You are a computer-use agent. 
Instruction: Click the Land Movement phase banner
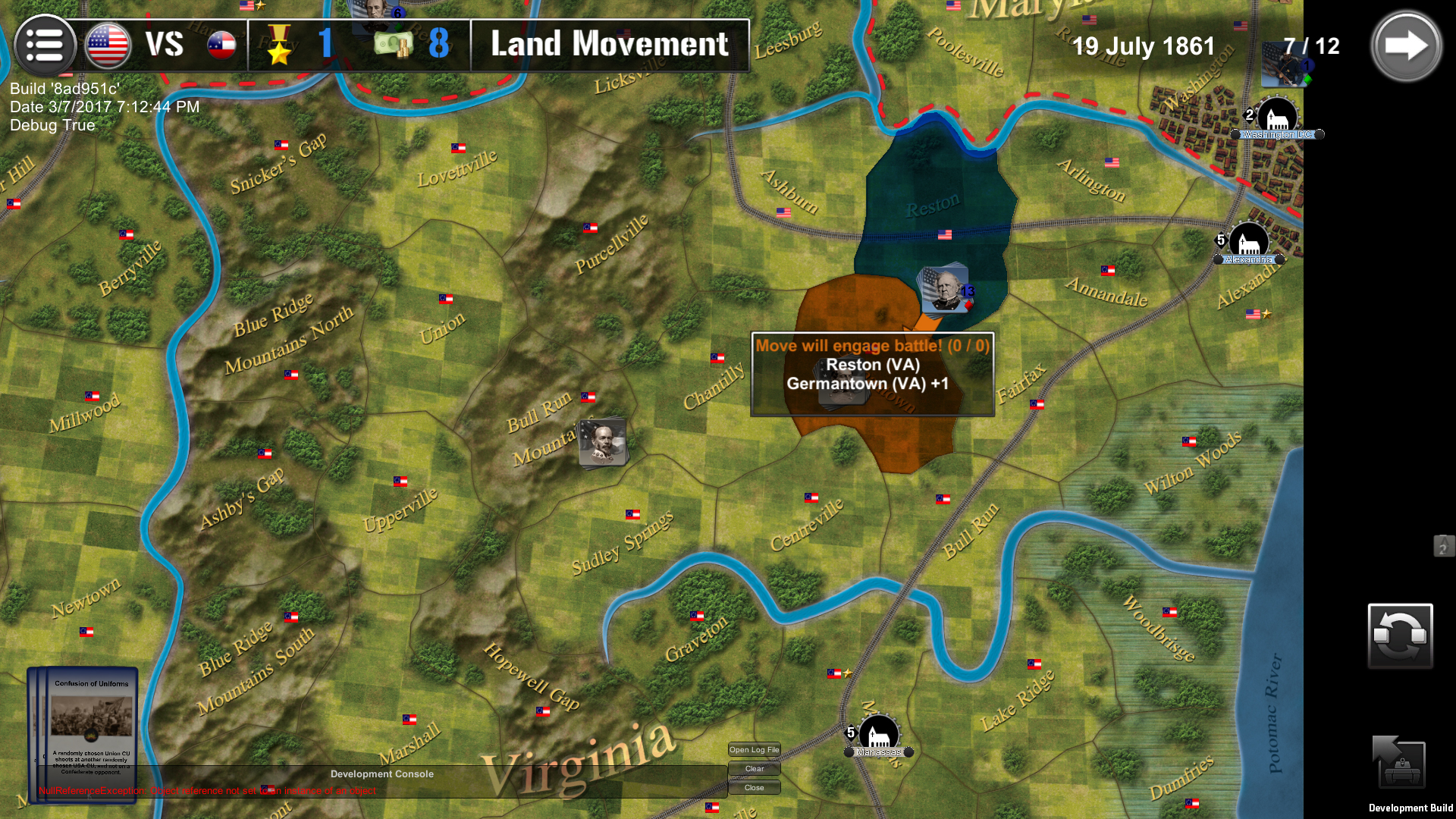607,45
